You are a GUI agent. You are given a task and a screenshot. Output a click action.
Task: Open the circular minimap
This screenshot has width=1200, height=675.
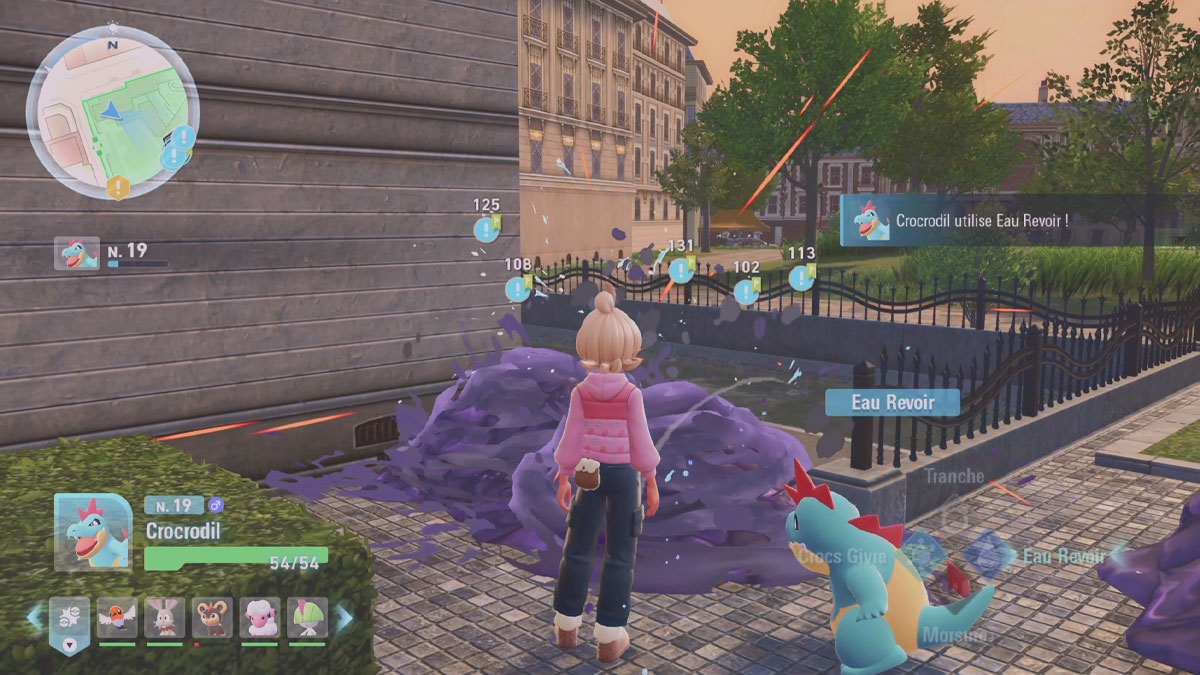coord(112,112)
